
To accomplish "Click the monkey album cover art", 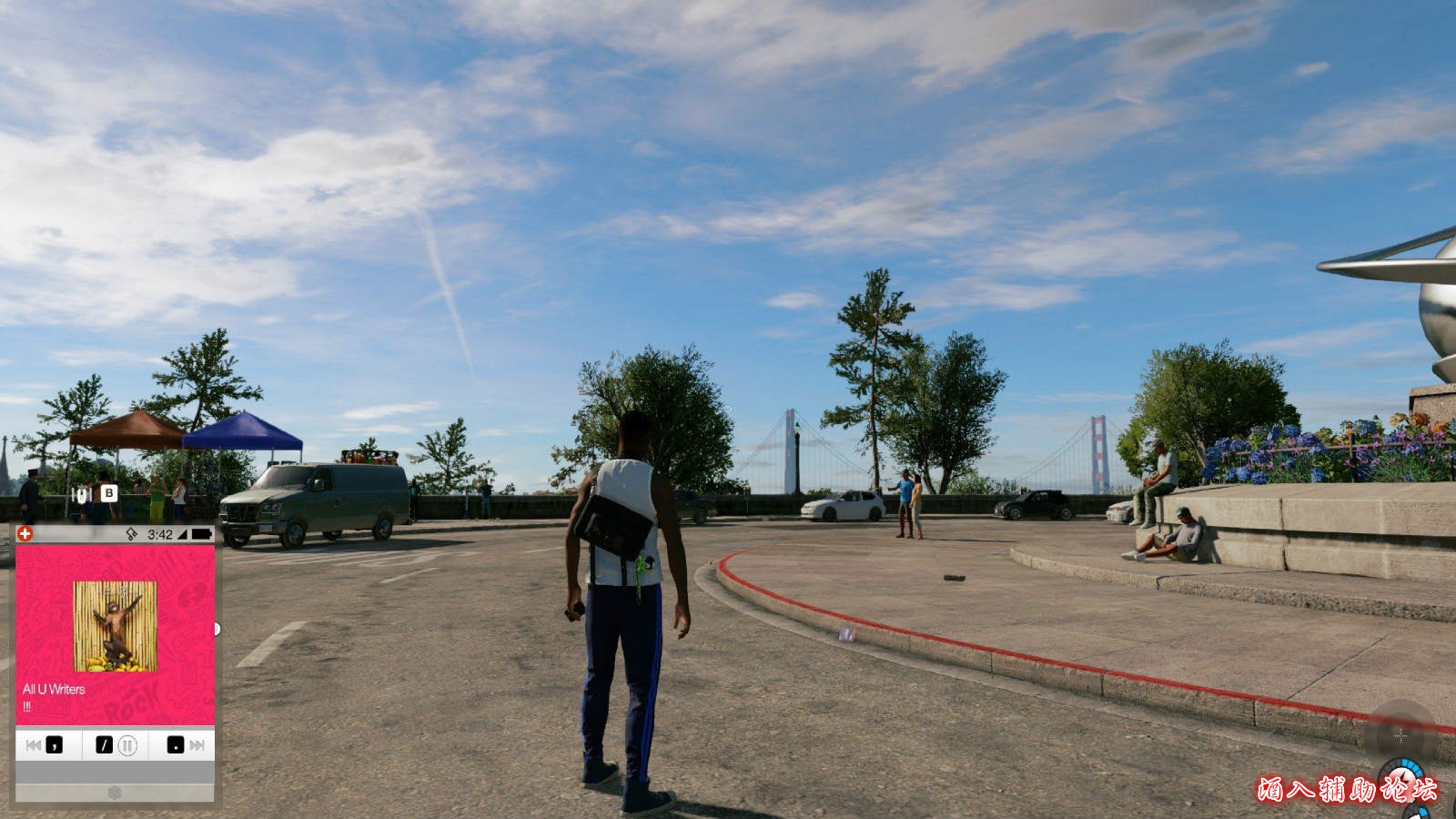I will [115, 626].
